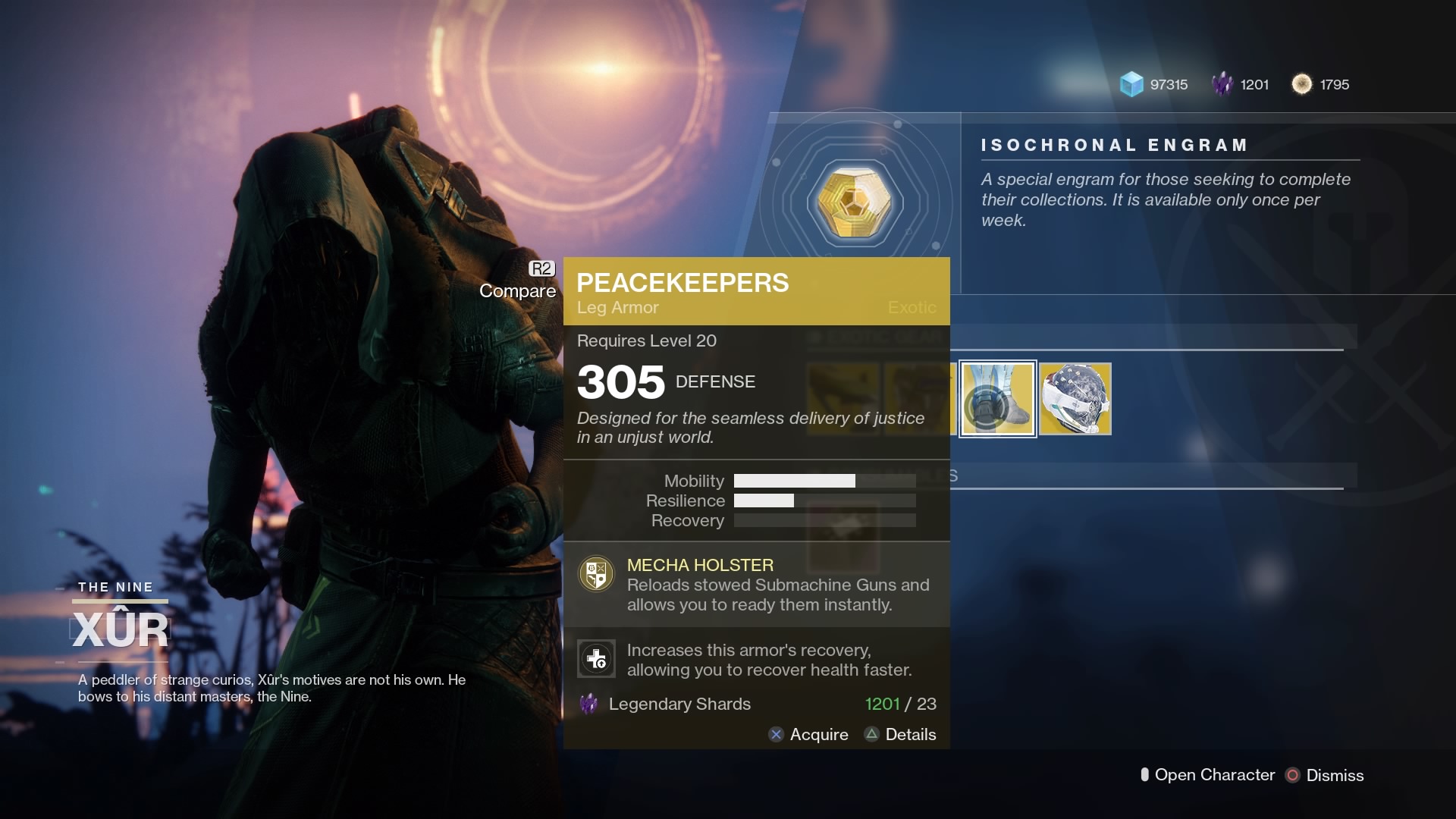Select the Peacekeepers leg armor thumbnail
The width and height of the screenshot is (1456, 819).
point(997,399)
